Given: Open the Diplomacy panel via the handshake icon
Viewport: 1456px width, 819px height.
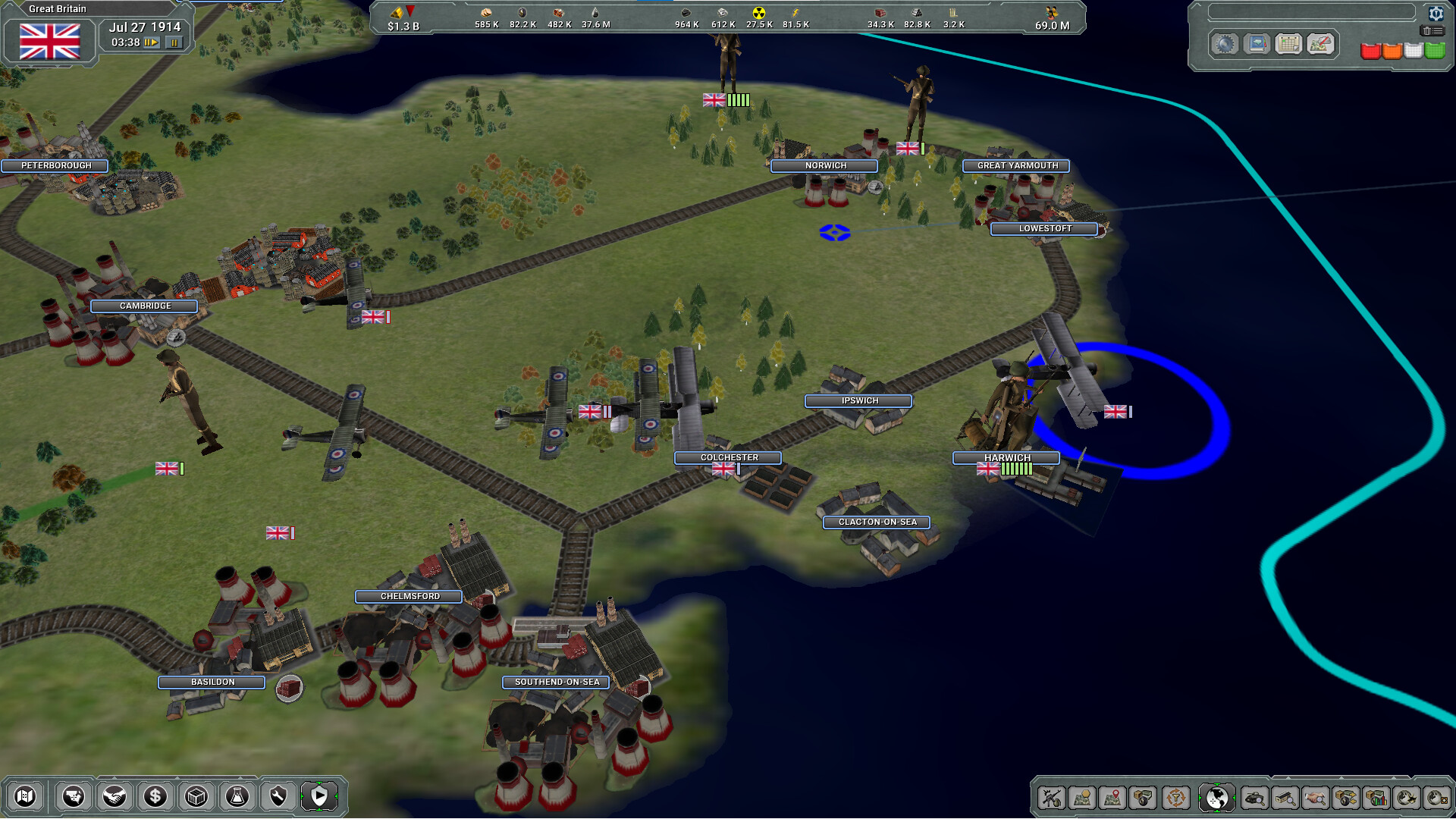Looking at the screenshot, I should 115,797.
